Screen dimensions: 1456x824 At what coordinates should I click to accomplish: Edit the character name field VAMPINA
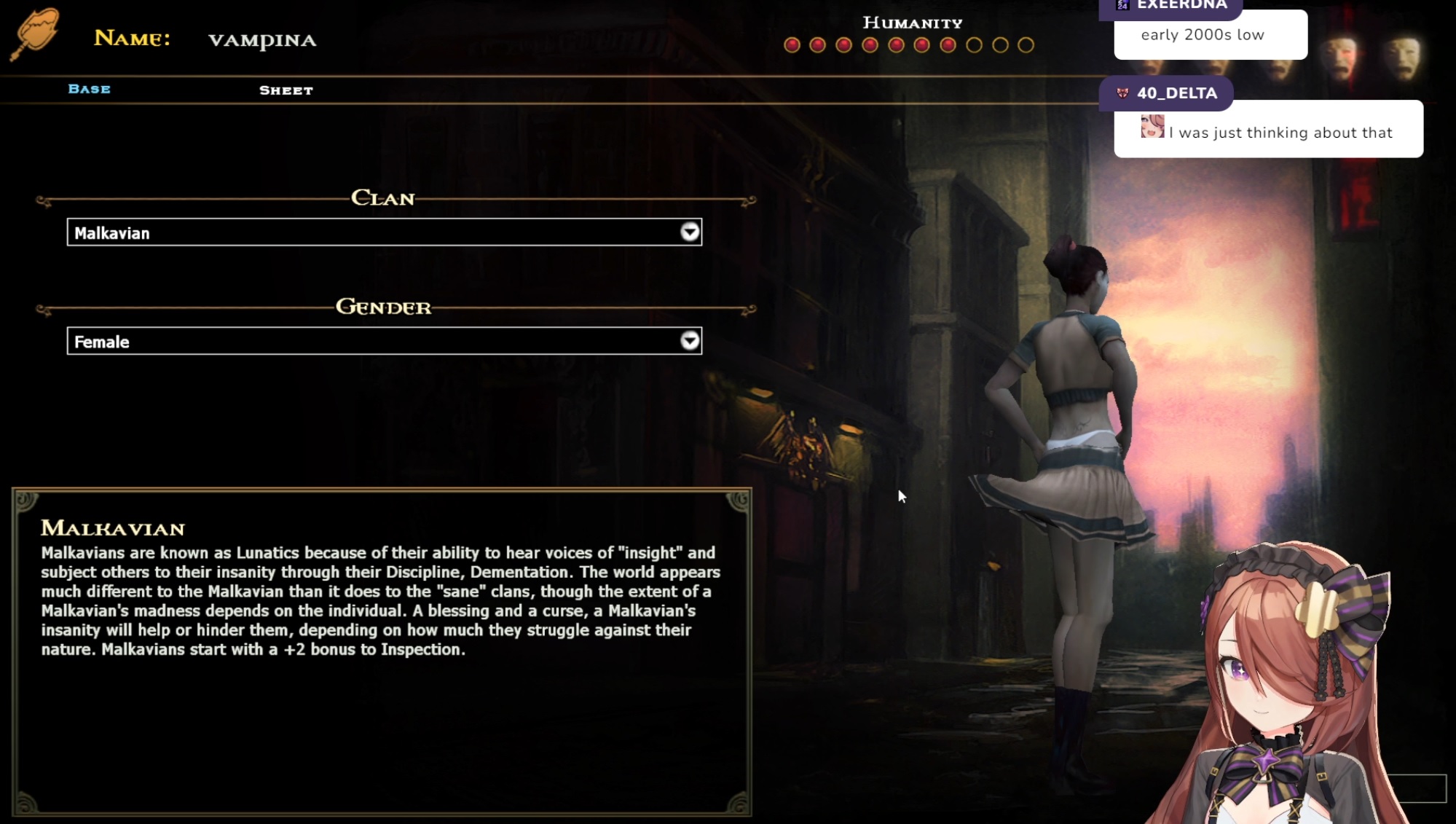[262, 40]
